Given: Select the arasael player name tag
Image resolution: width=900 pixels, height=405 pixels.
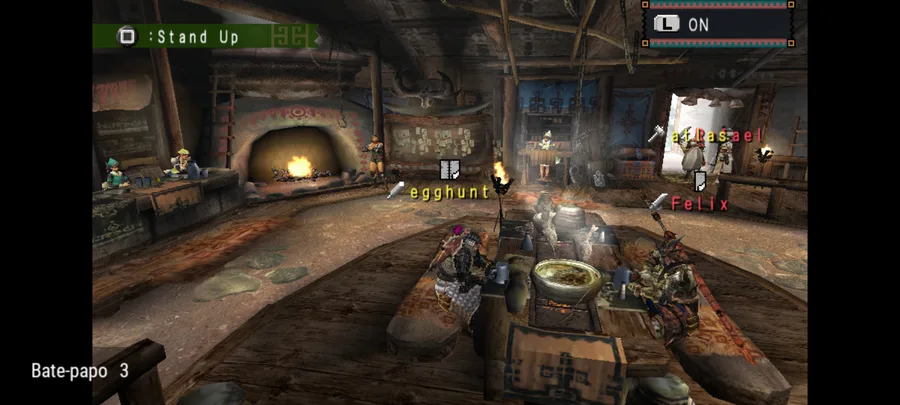Looking at the screenshot, I should tap(717, 136).
